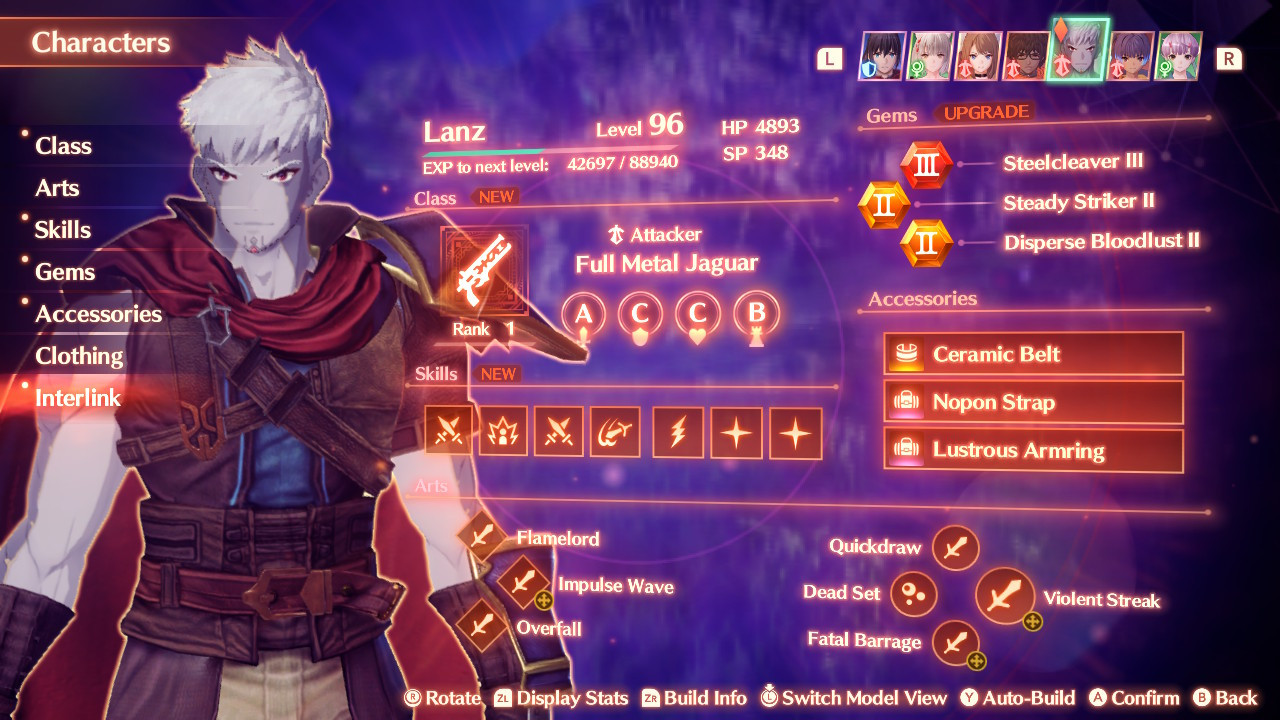This screenshot has width=1280, height=720.
Task: Open the Flamelord art icon
Action: coord(483,538)
